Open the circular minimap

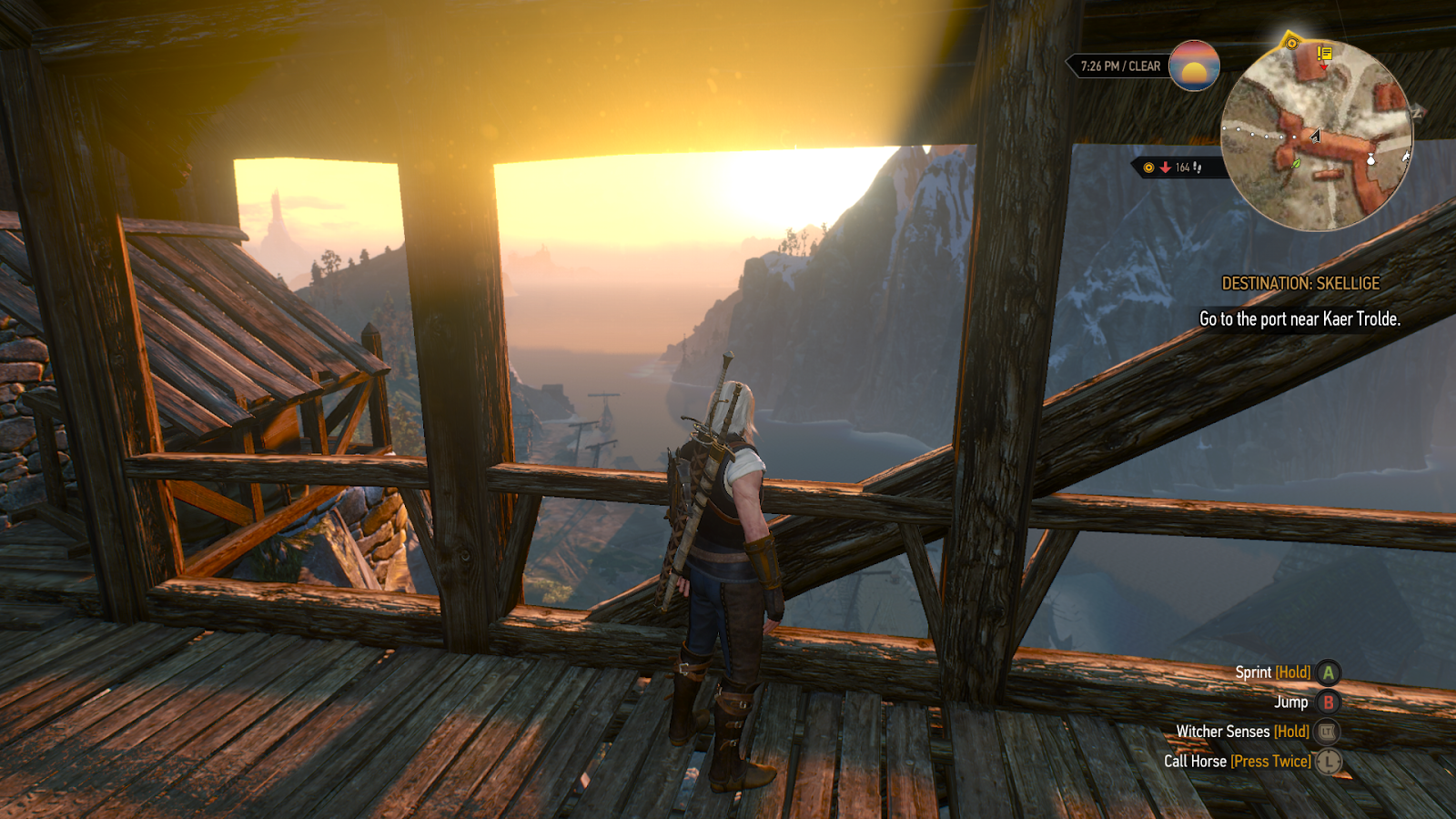[x=1316, y=135]
